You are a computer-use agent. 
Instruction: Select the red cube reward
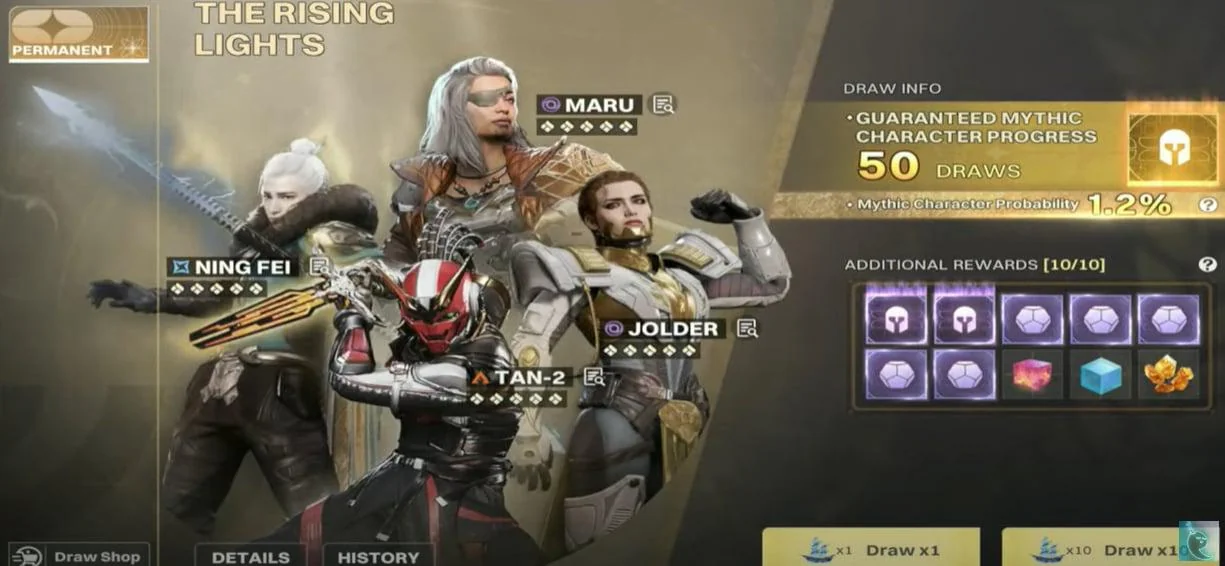tap(1031, 374)
